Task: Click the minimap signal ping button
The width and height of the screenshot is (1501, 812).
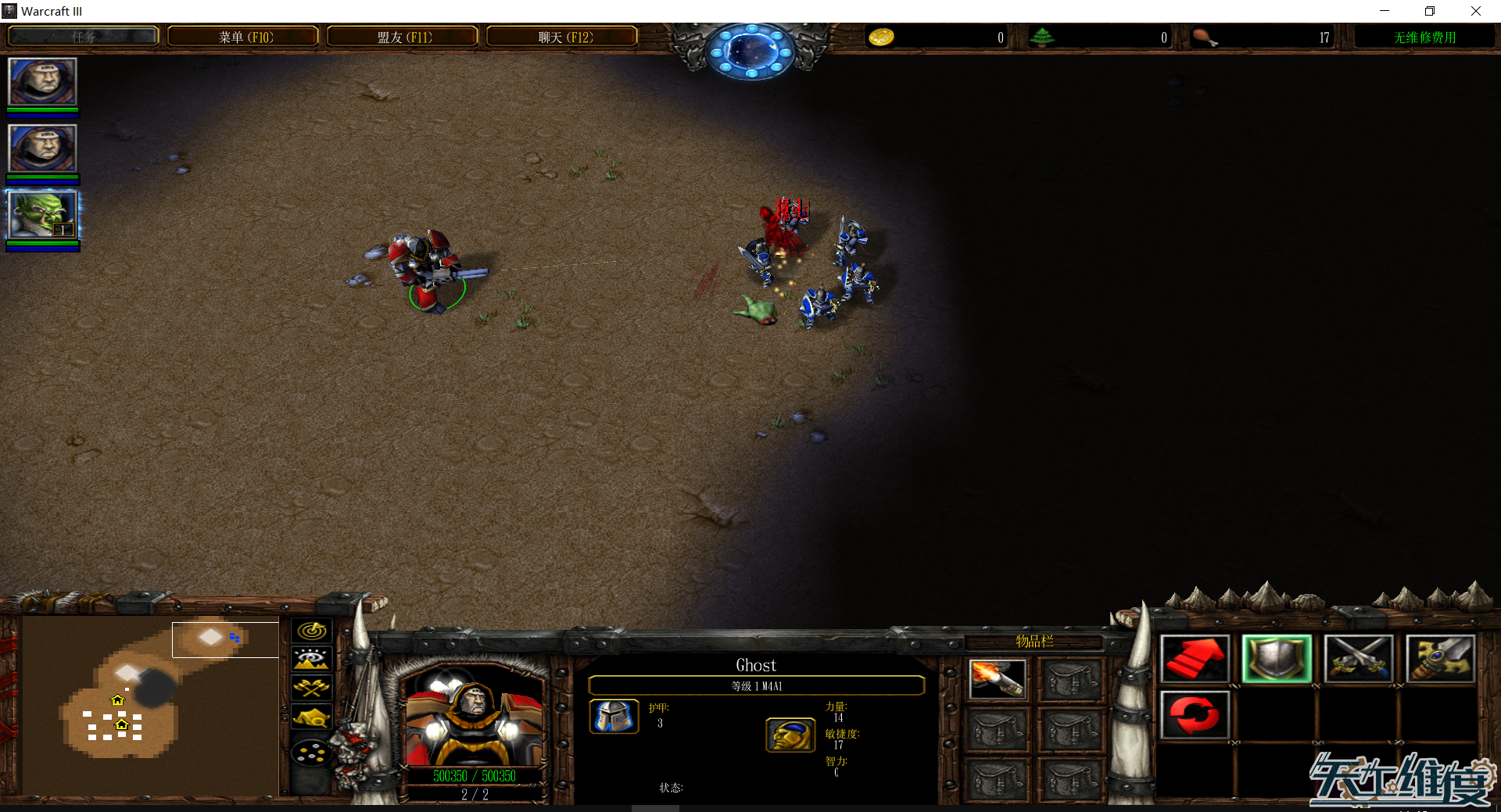Action: (x=312, y=630)
